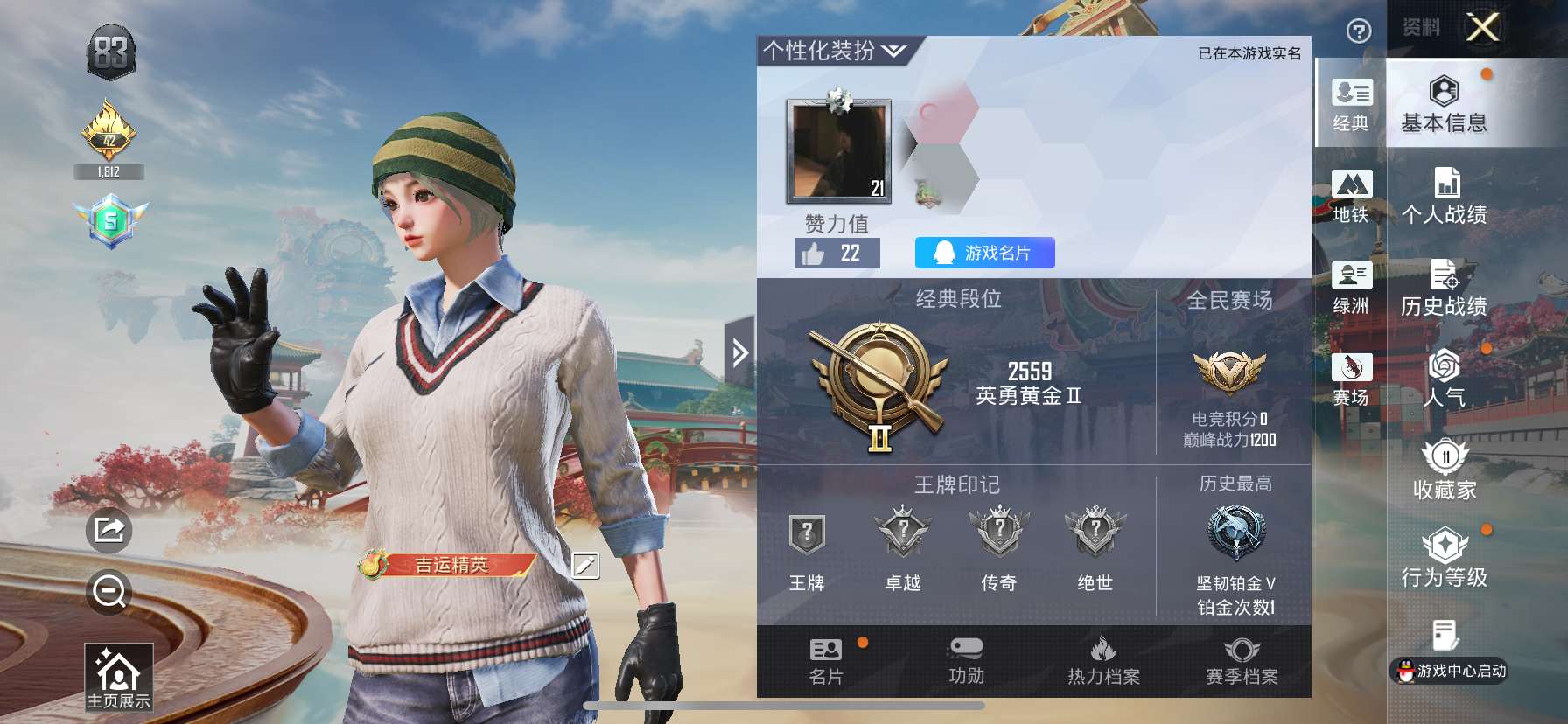1568x724 pixels.
Task: Open 历史战绩 history records
Action: pos(1445,289)
